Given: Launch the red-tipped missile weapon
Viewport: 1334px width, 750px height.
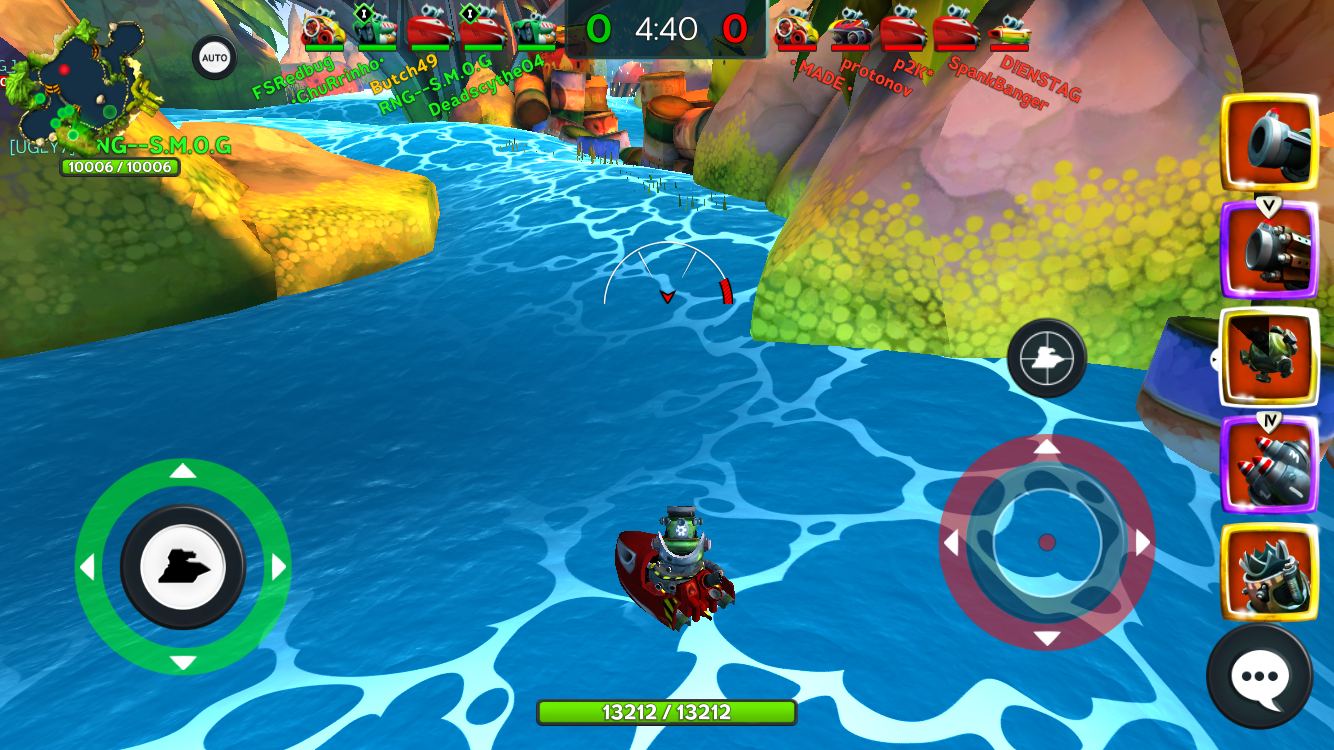Looking at the screenshot, I should pyautogui.click(x=1270, y=464).
